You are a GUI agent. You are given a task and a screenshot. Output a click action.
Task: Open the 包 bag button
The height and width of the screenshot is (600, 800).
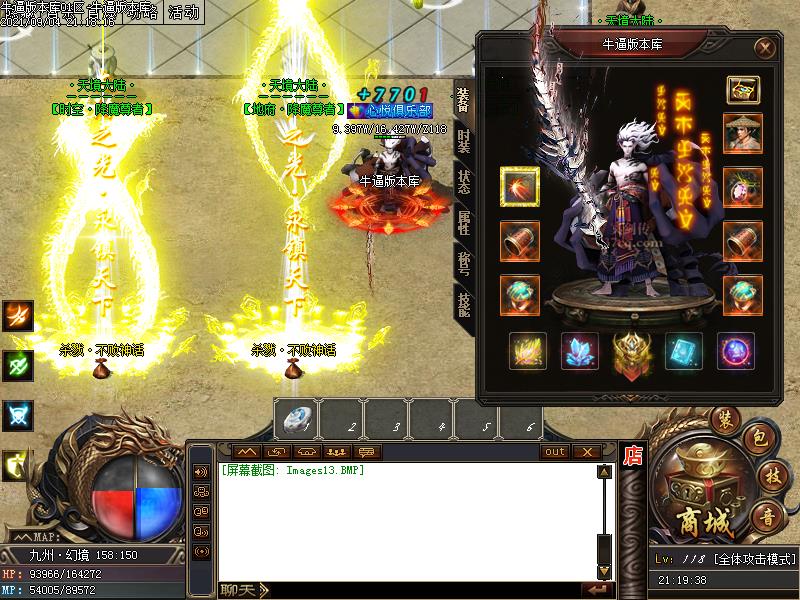point(758,439)
